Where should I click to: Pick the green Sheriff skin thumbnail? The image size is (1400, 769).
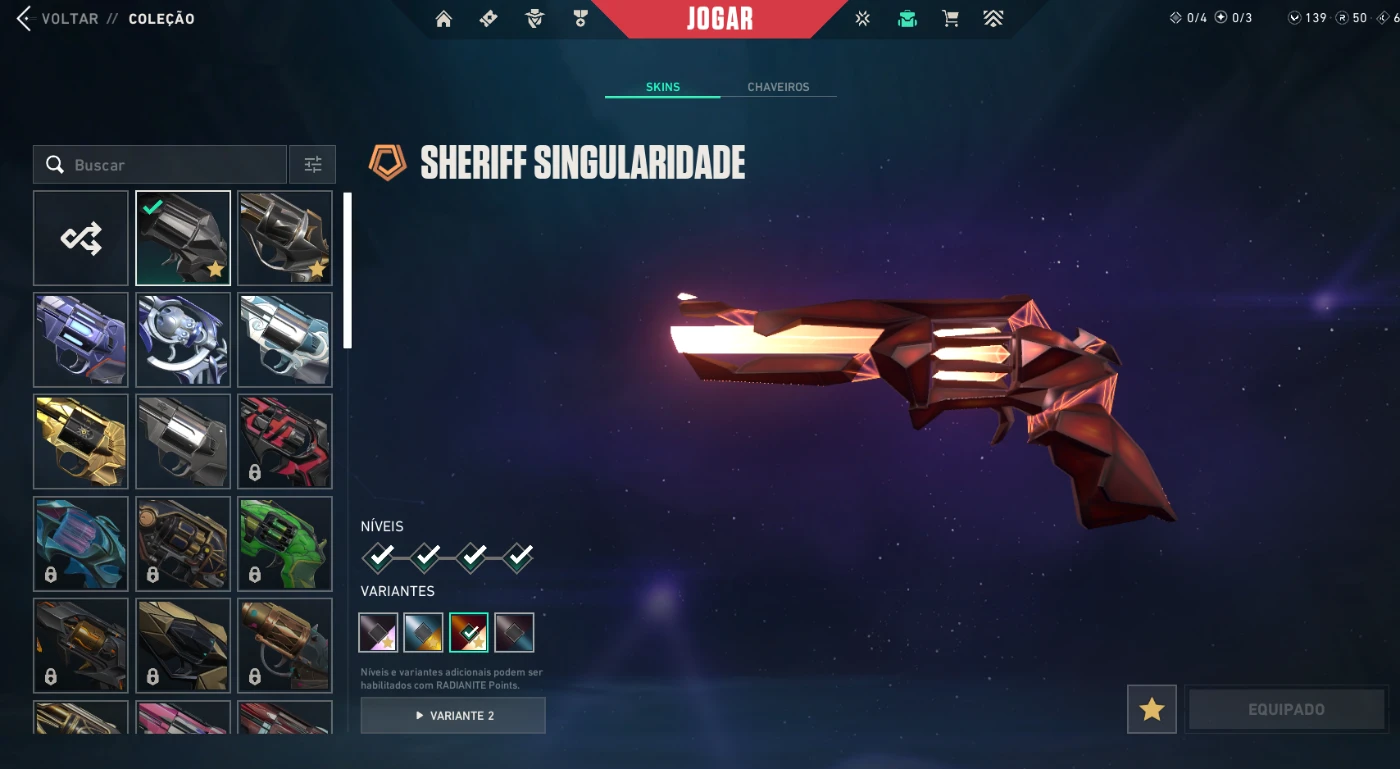285,543
